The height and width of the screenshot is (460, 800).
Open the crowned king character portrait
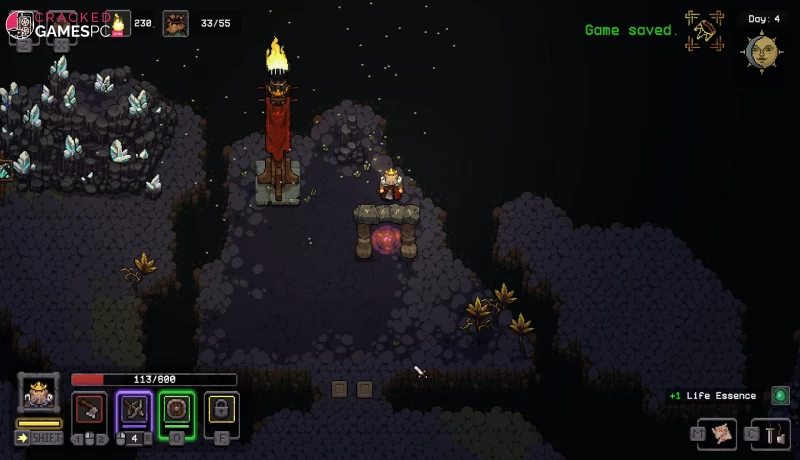pos(39,394)
